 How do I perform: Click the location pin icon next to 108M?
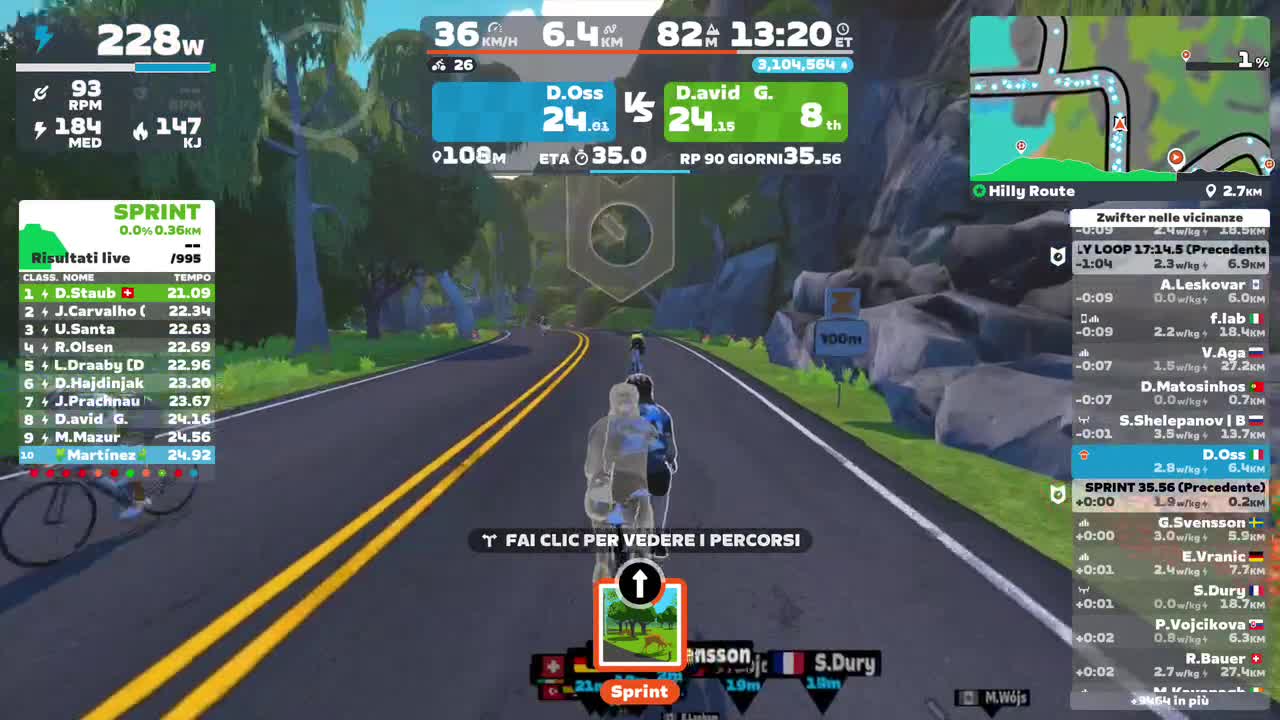click(437, 155)
